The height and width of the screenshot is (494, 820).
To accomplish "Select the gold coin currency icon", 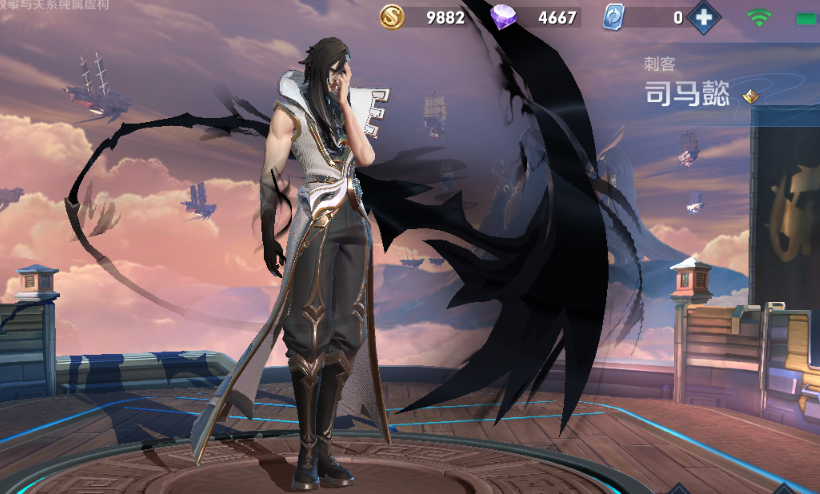I will tap(392, 17).
